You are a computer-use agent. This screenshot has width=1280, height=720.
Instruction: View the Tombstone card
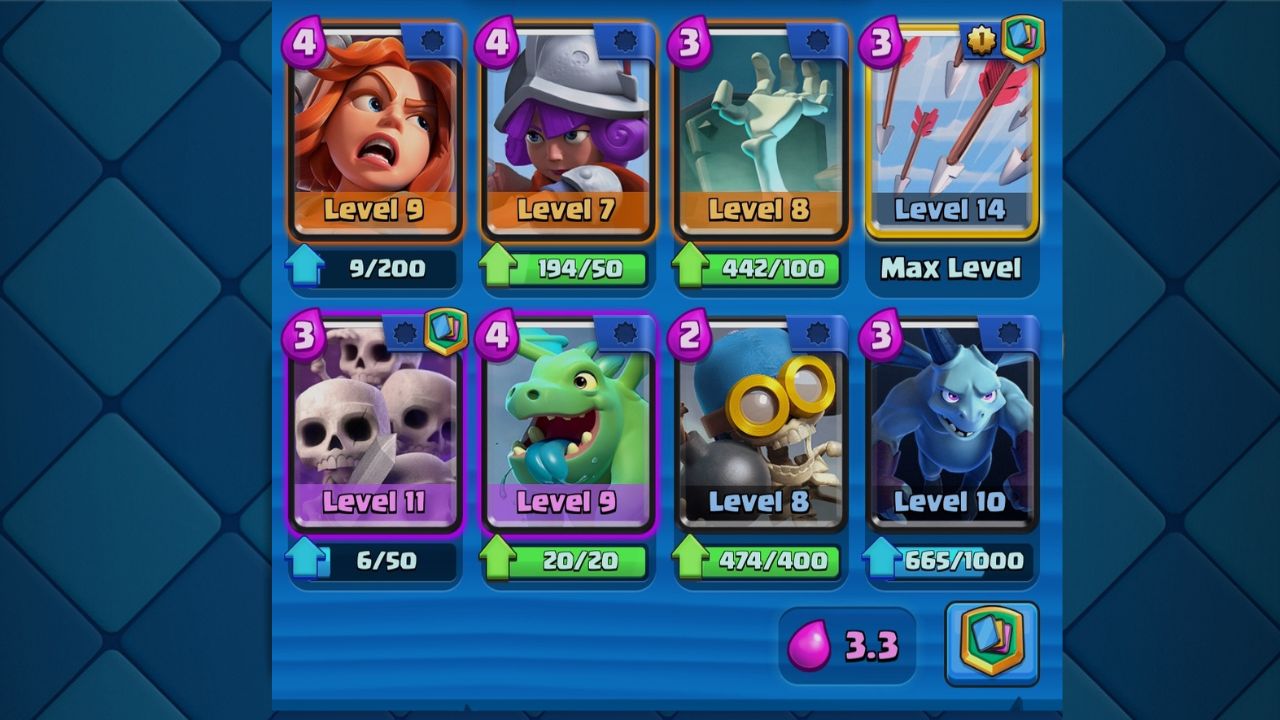759,130
